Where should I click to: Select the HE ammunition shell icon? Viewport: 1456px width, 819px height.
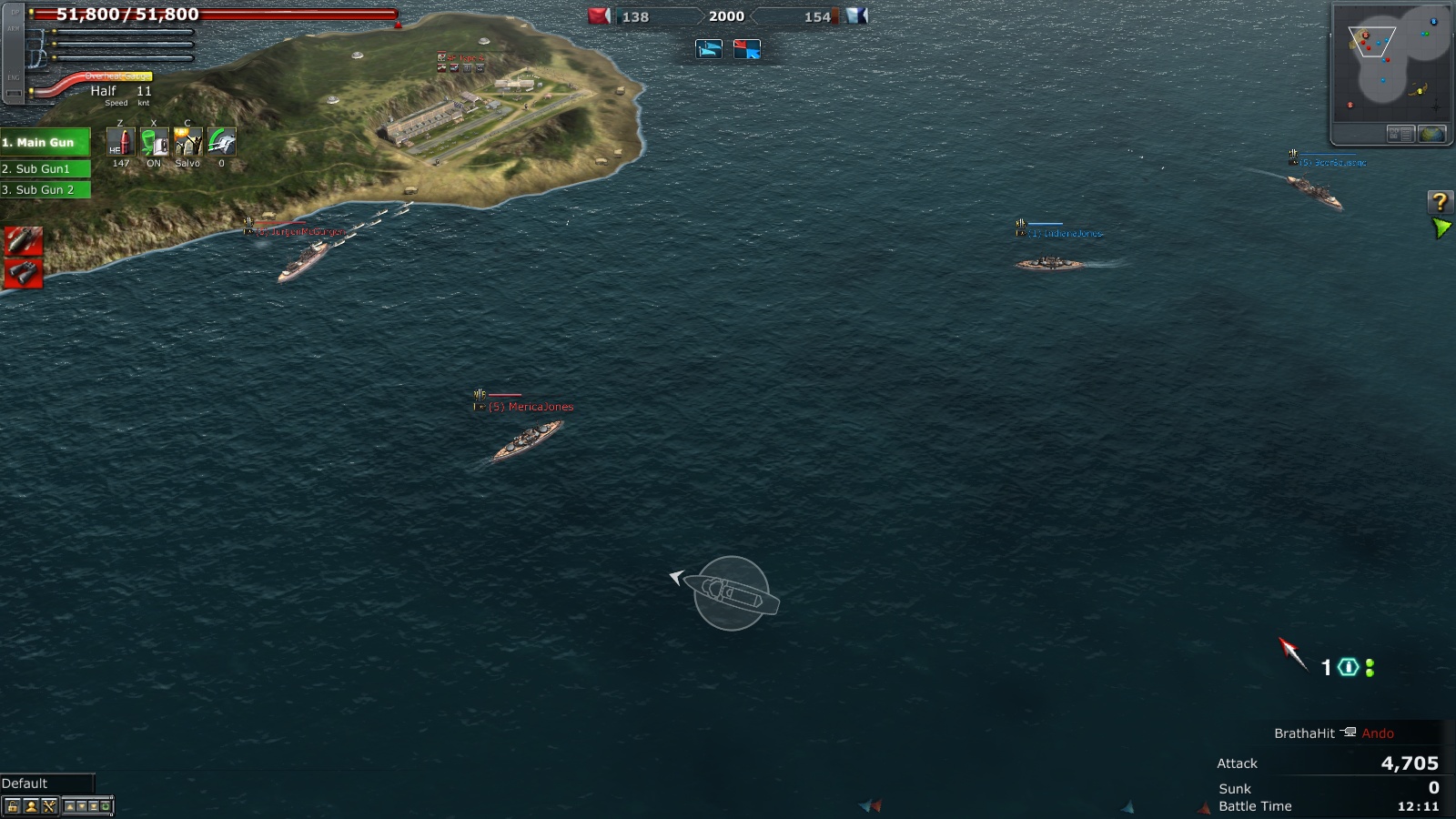[x=121, y=142]
